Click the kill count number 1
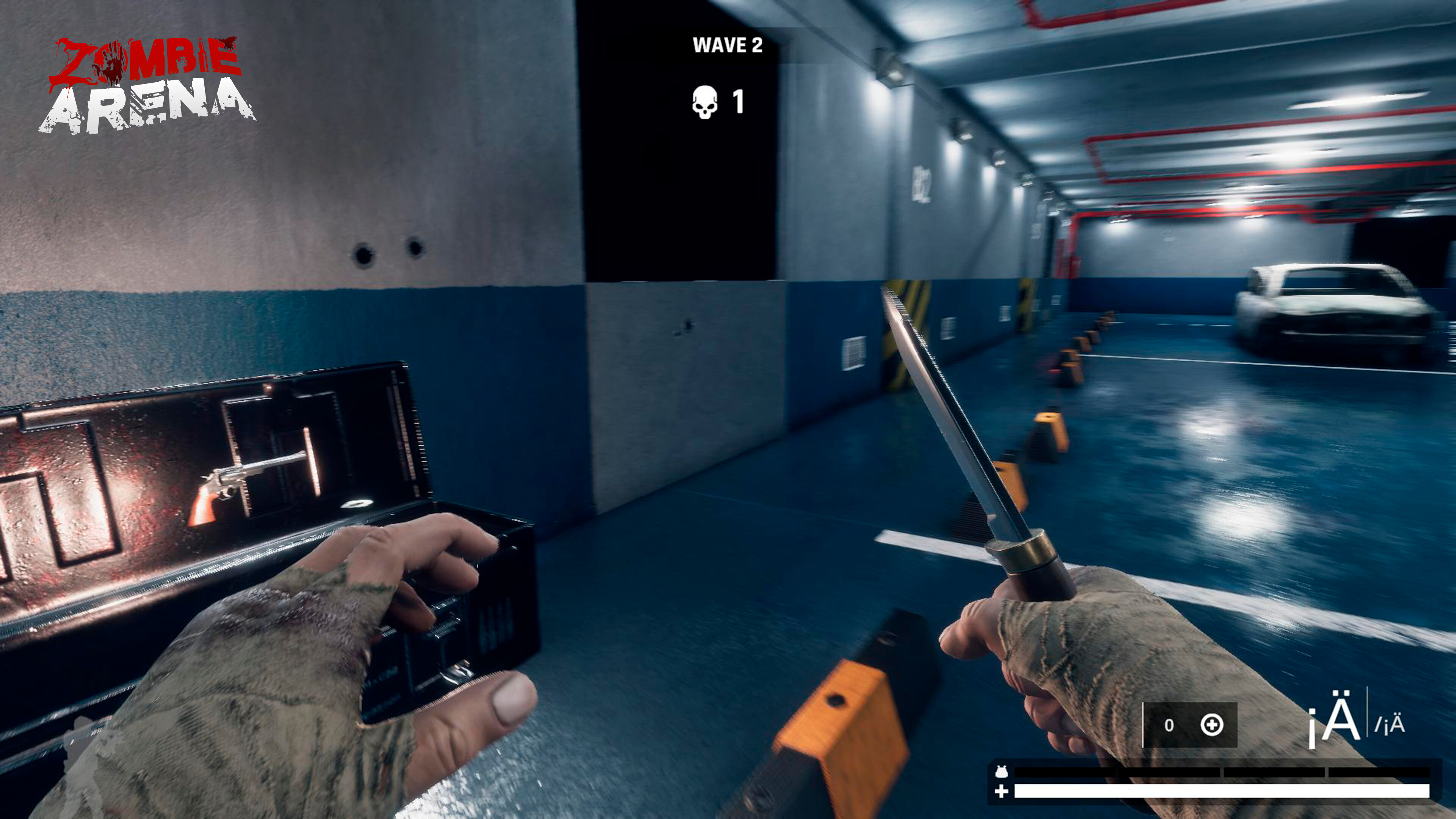Viewport: 1456px width, 819px height. (x=739, y=100)
